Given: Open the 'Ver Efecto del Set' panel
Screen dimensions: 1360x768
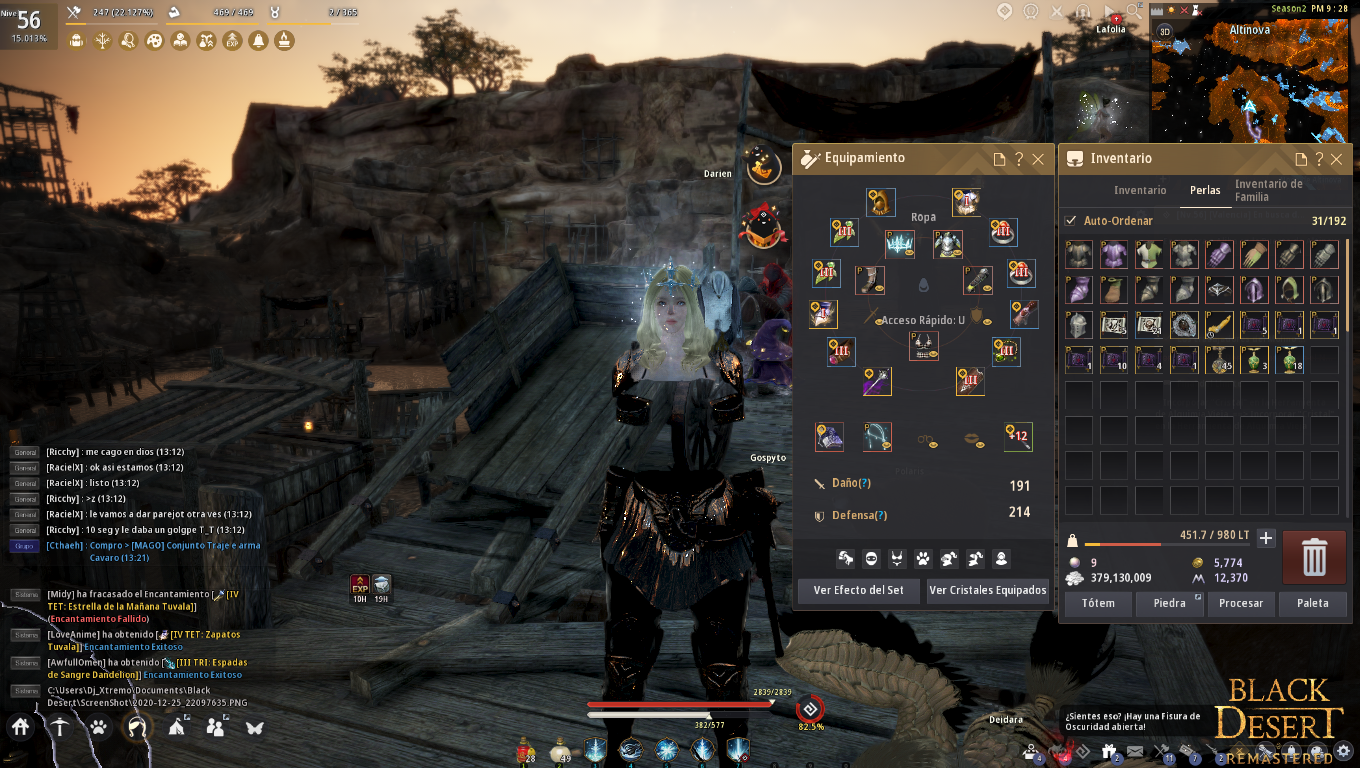Looking at the screenshot, I should [858, 590].
